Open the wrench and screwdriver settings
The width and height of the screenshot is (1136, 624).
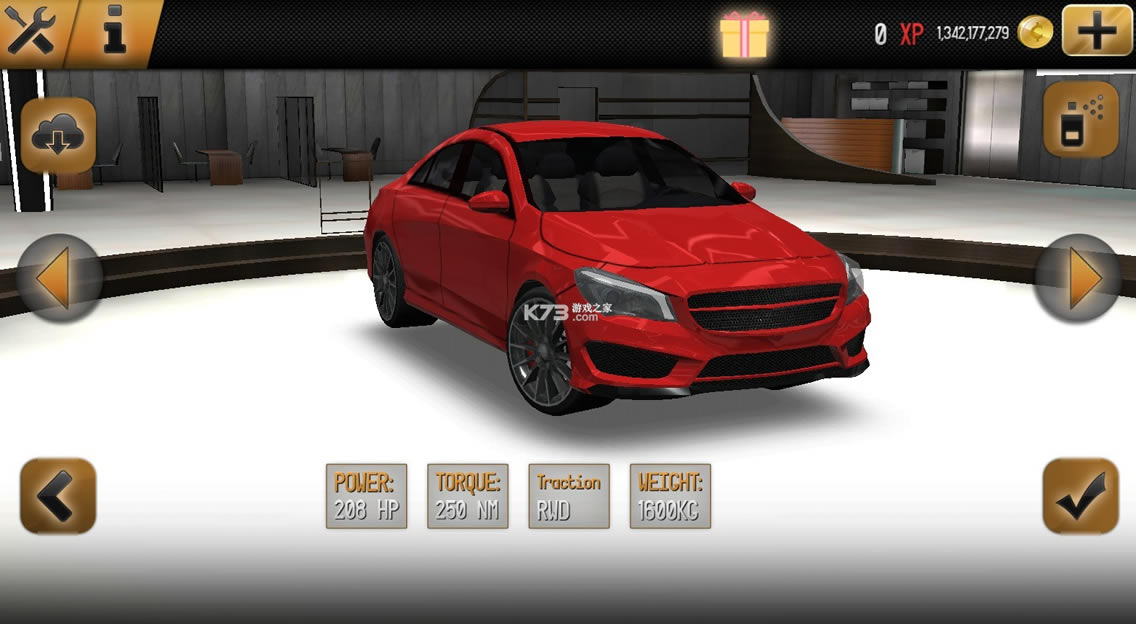pyautogui.click(x=32, y=33)
